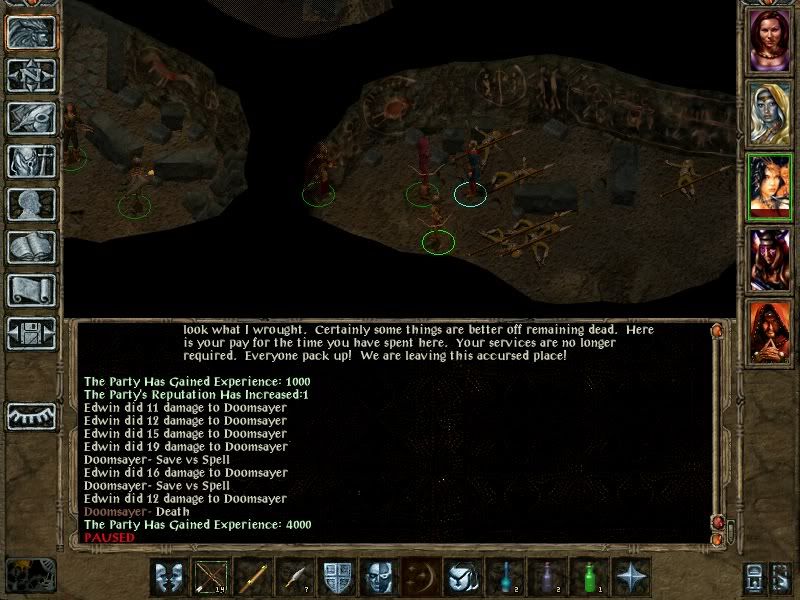Screen dimensions: 800x600
Task: Open the party inventory screen
Action: click(x=30, y=161)
